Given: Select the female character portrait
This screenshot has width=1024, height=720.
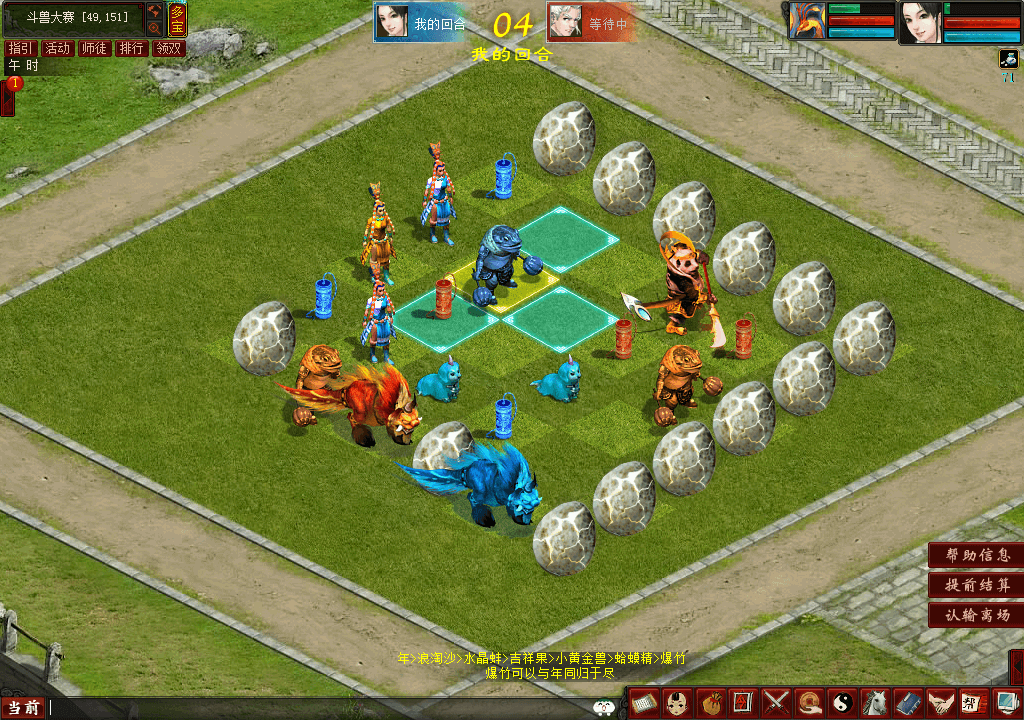Looking at the screenshot, I should point(920,22).
